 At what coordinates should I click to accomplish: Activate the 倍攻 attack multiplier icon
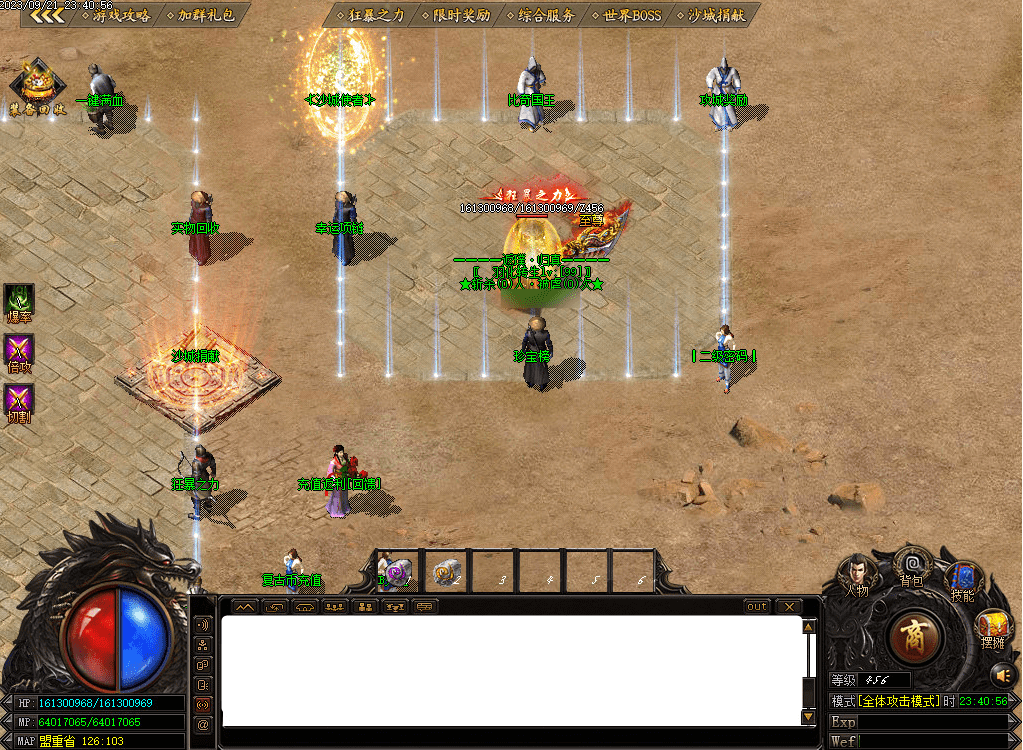(x=19, y=351)
